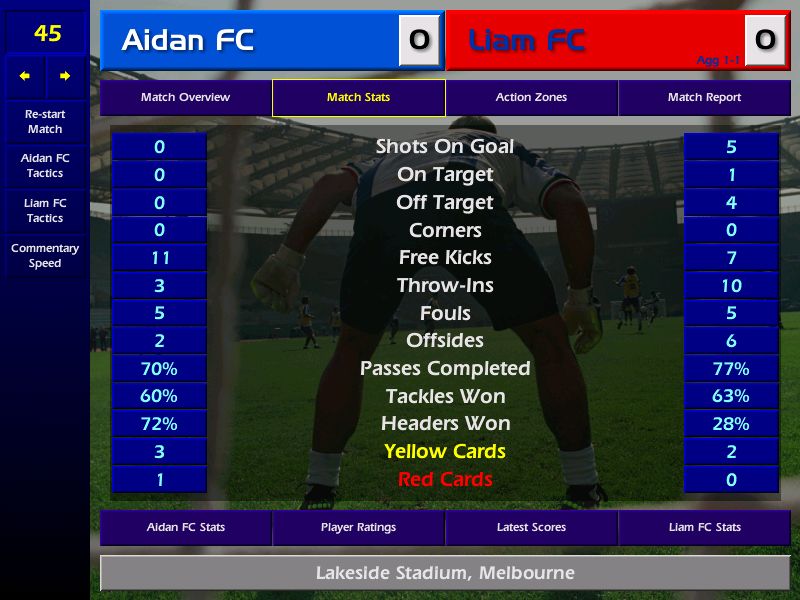Open Liam FC Tactics

tap(45, 210)
